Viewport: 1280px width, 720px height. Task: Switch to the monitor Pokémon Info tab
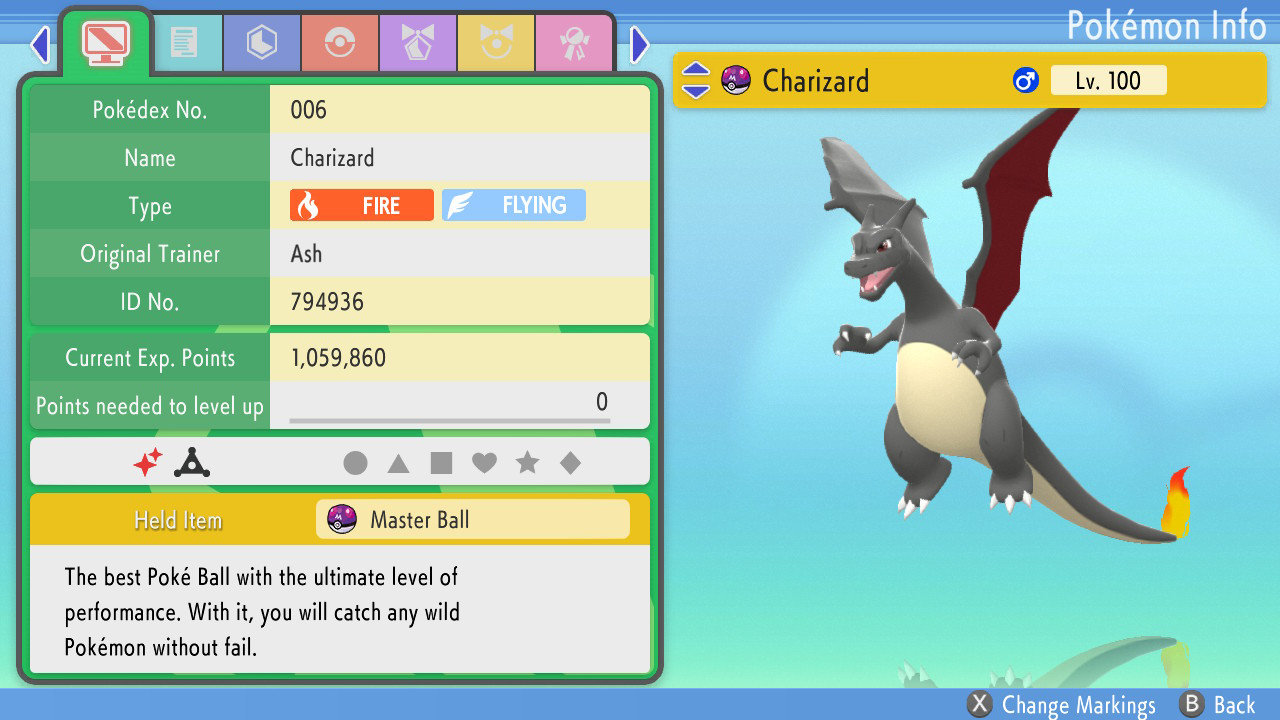[105, 42]
